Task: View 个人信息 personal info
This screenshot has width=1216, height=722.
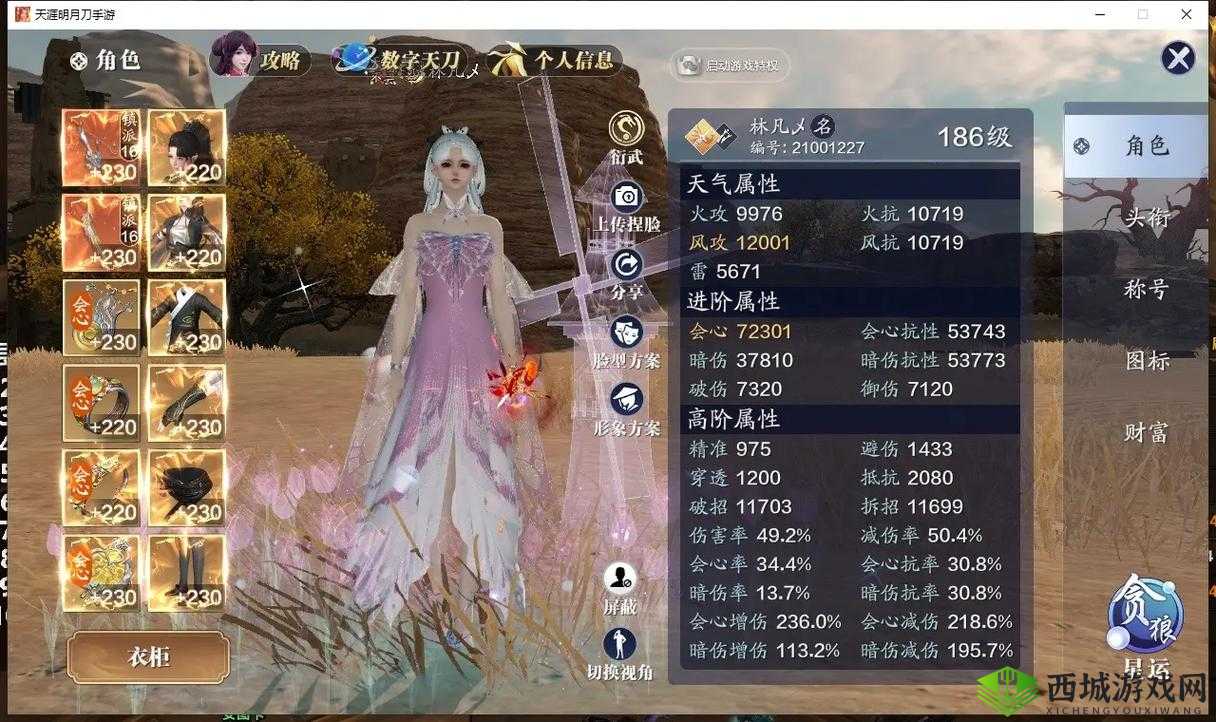Action: [x=557, y=60]
